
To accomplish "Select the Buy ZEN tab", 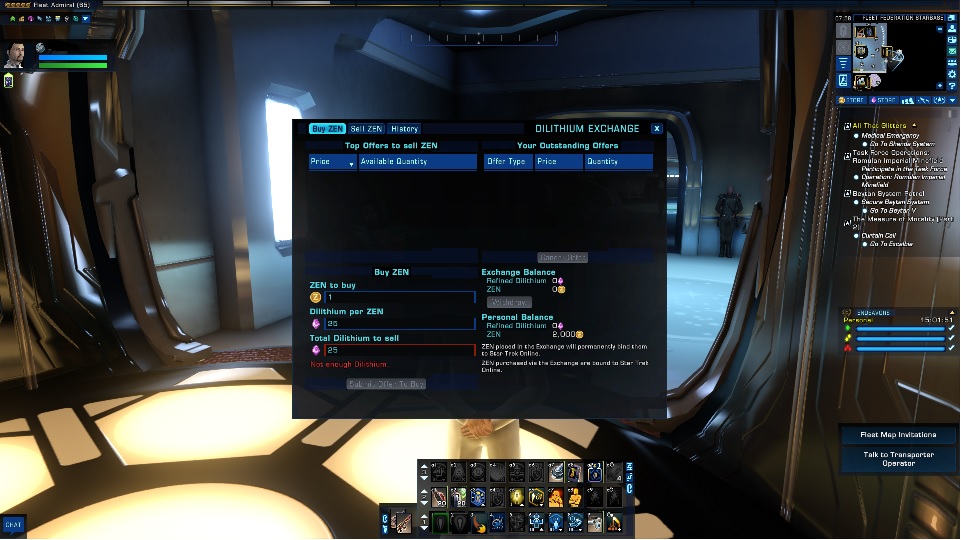I will point(327,129).
